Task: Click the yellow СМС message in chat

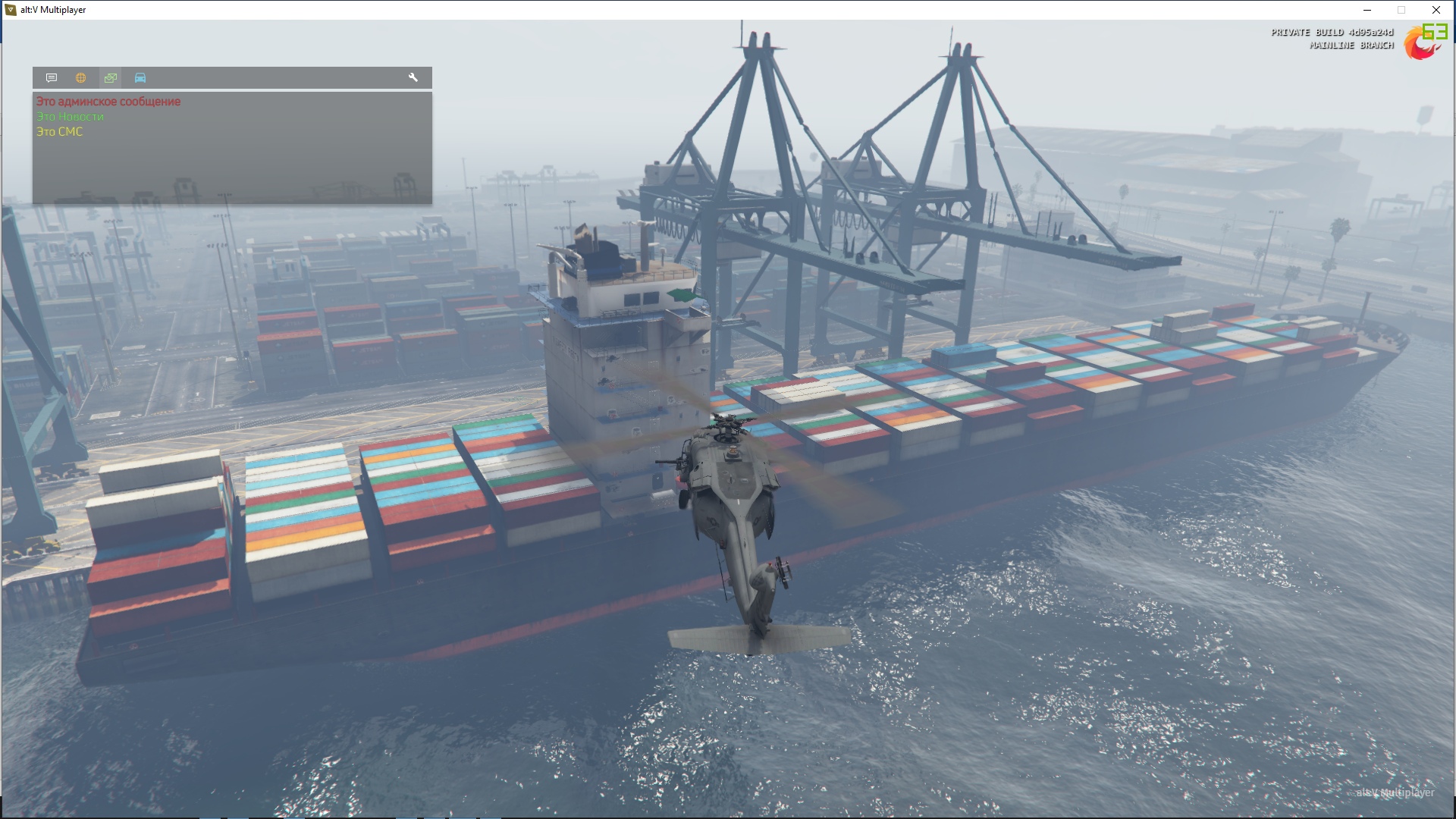Action: [60, 132]
